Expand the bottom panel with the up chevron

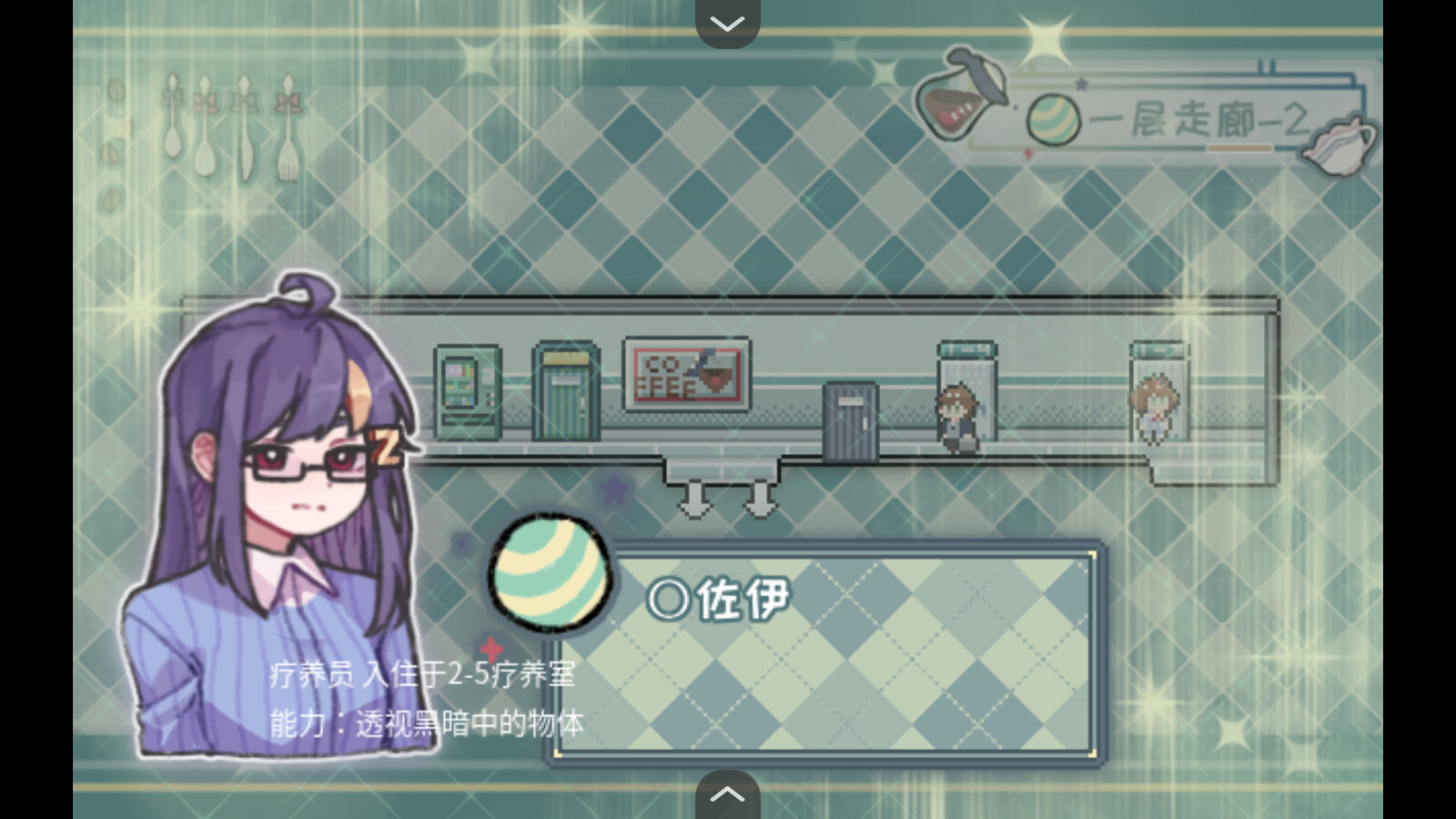(x=726, y=794)
